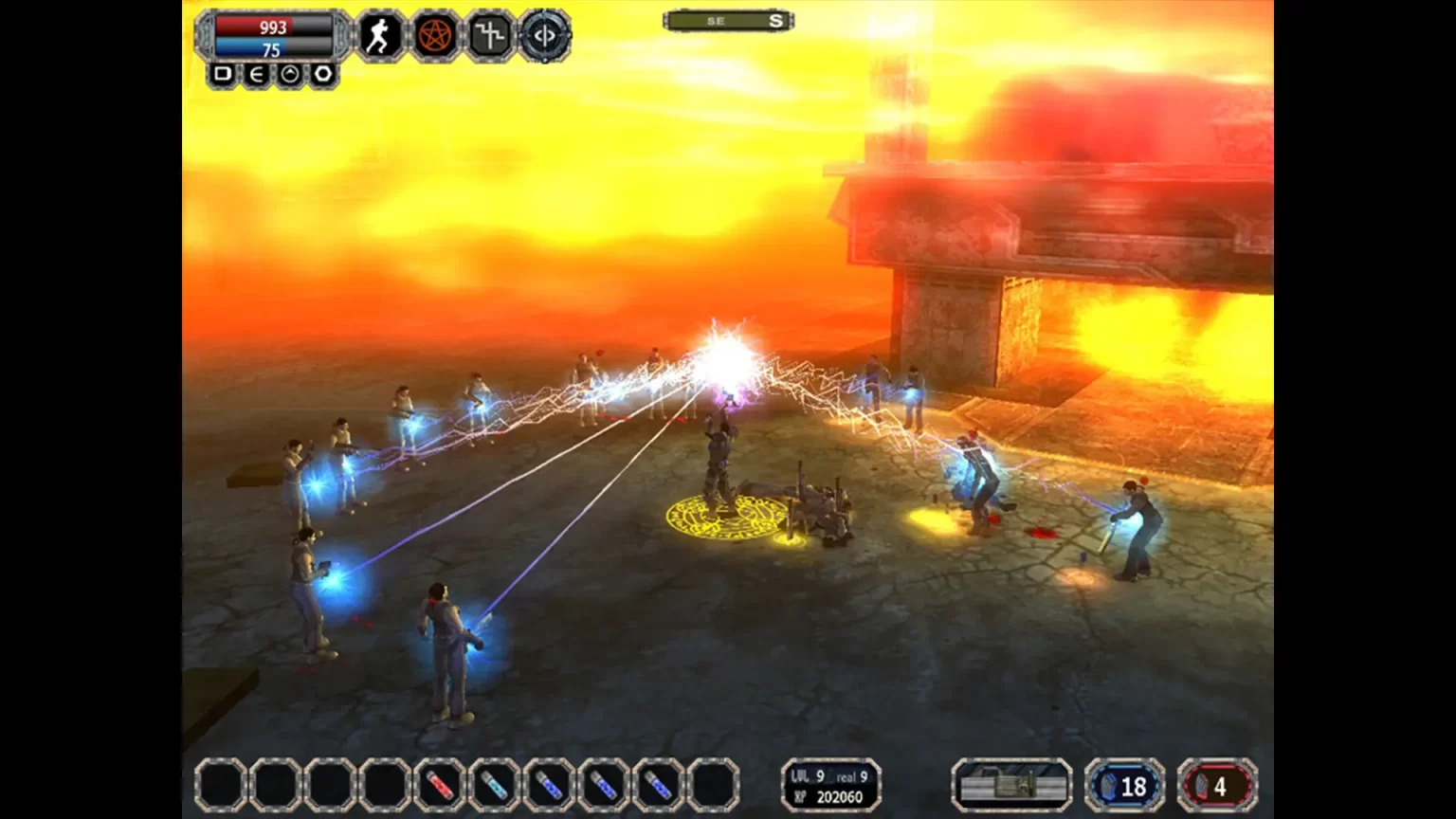Click the blue magazine counter showing 18
This screenshot has width=1456, height=819.
point(1124,786)
